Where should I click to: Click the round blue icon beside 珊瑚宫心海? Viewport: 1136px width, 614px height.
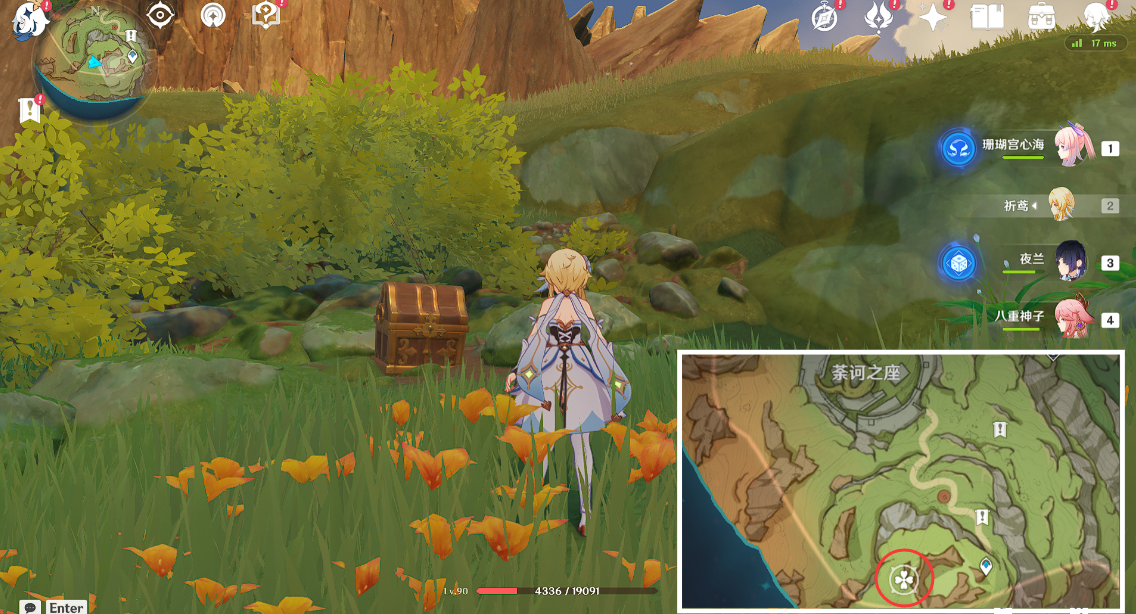coord(958,148)
